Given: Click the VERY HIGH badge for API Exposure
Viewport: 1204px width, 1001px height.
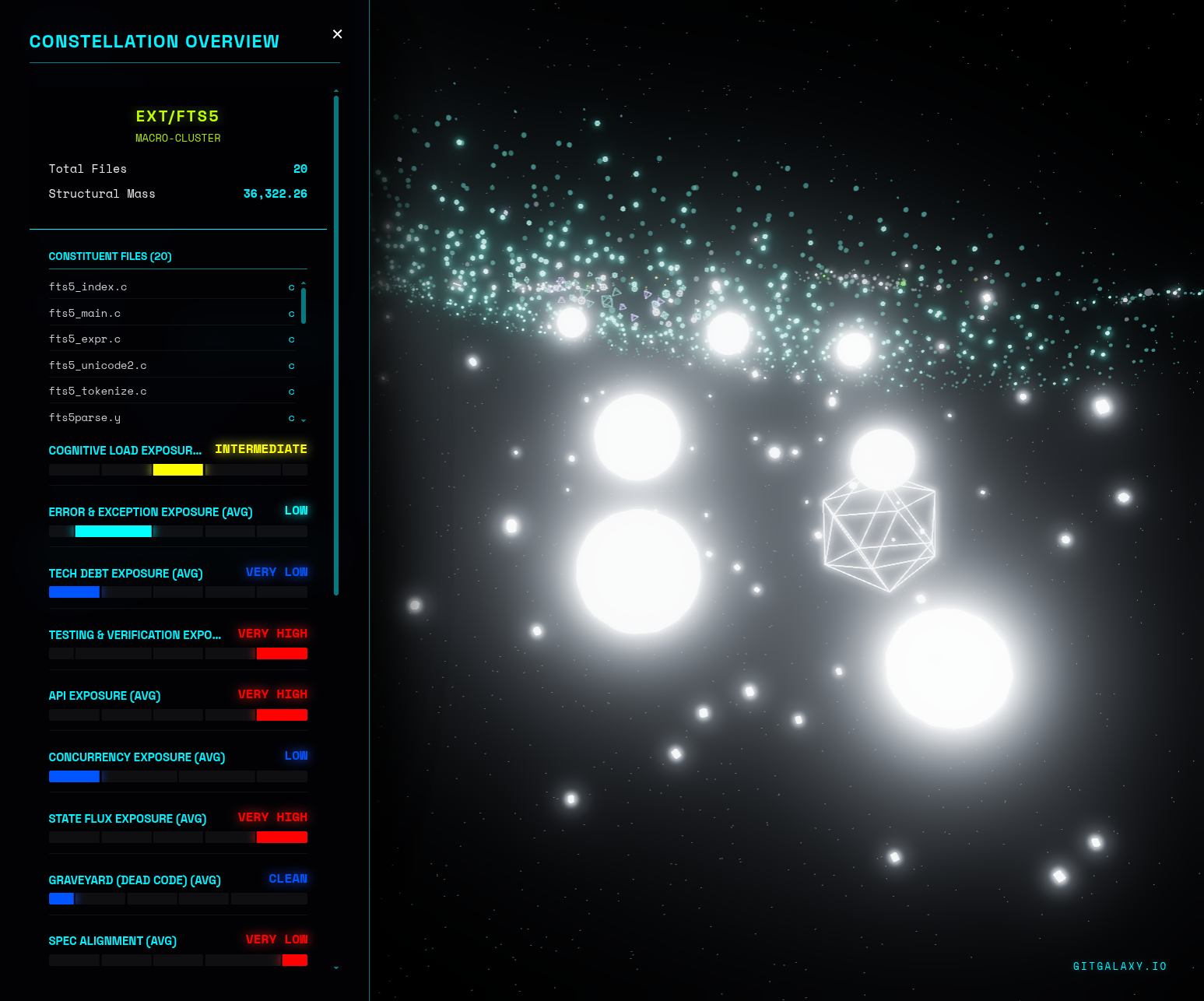Looking at the screenshot, I should coord(273,694).
